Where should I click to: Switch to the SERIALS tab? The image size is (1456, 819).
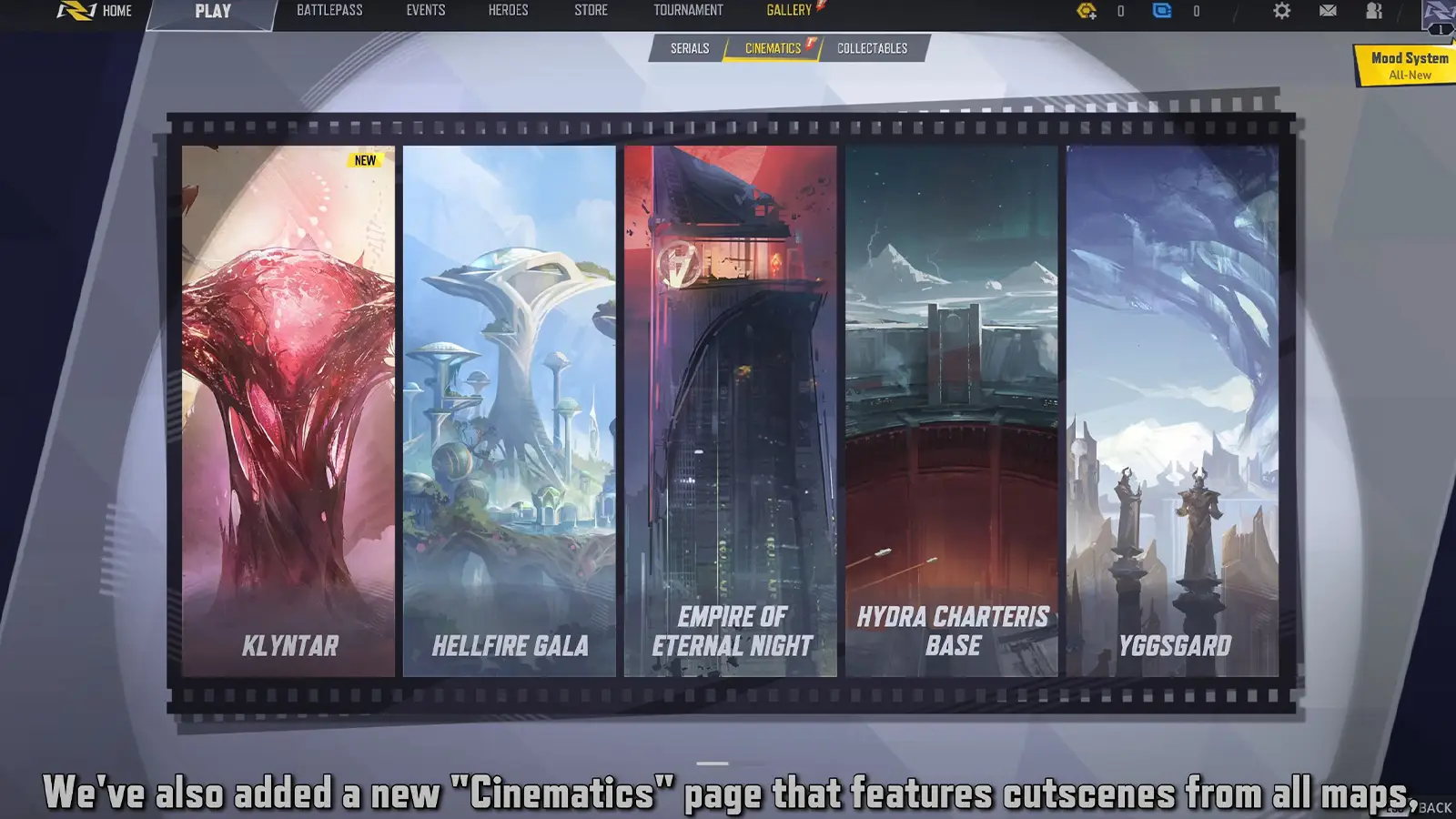[x=690, y=48]
